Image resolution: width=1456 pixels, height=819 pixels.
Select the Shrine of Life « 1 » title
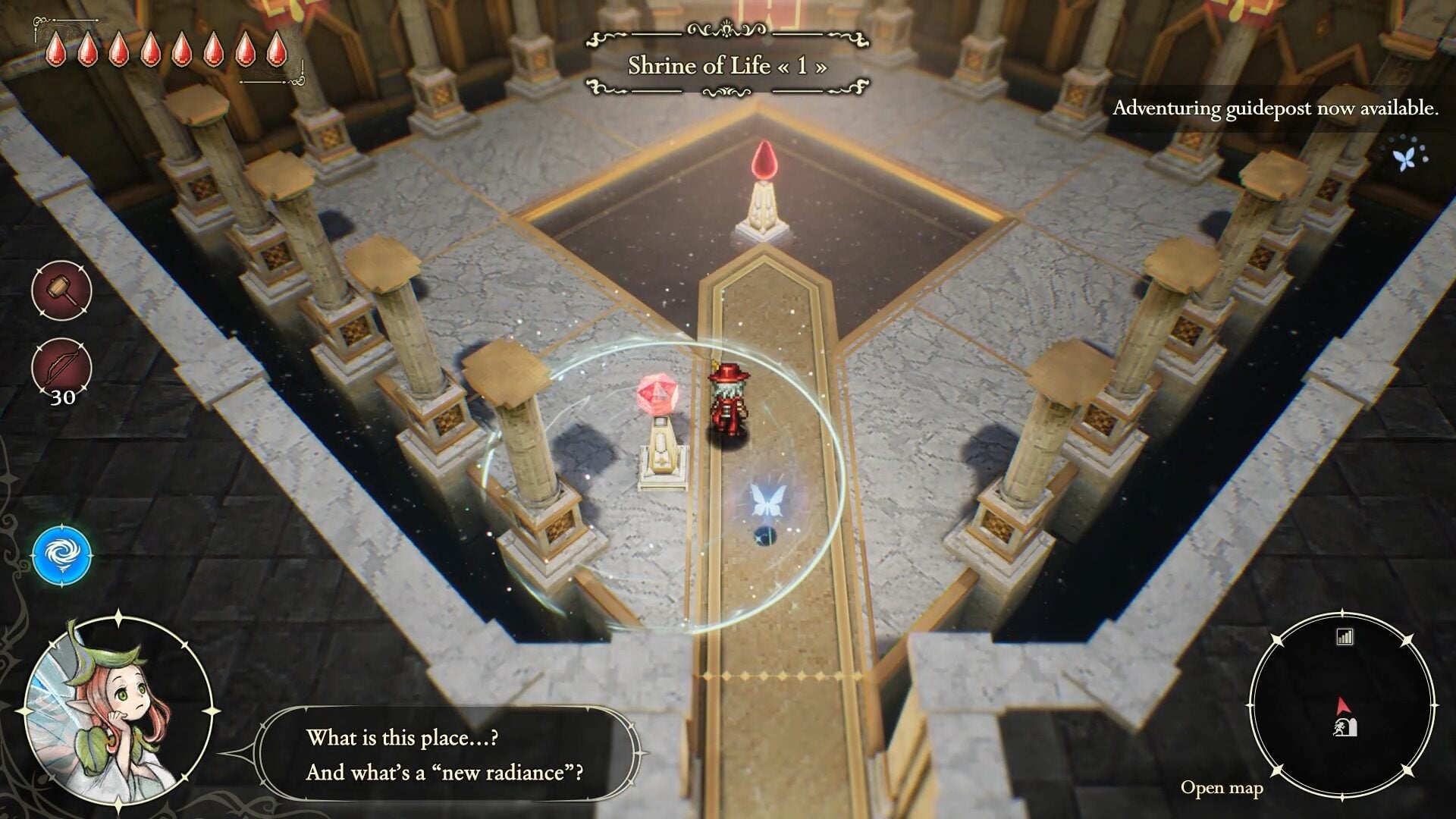coord(726,67)
